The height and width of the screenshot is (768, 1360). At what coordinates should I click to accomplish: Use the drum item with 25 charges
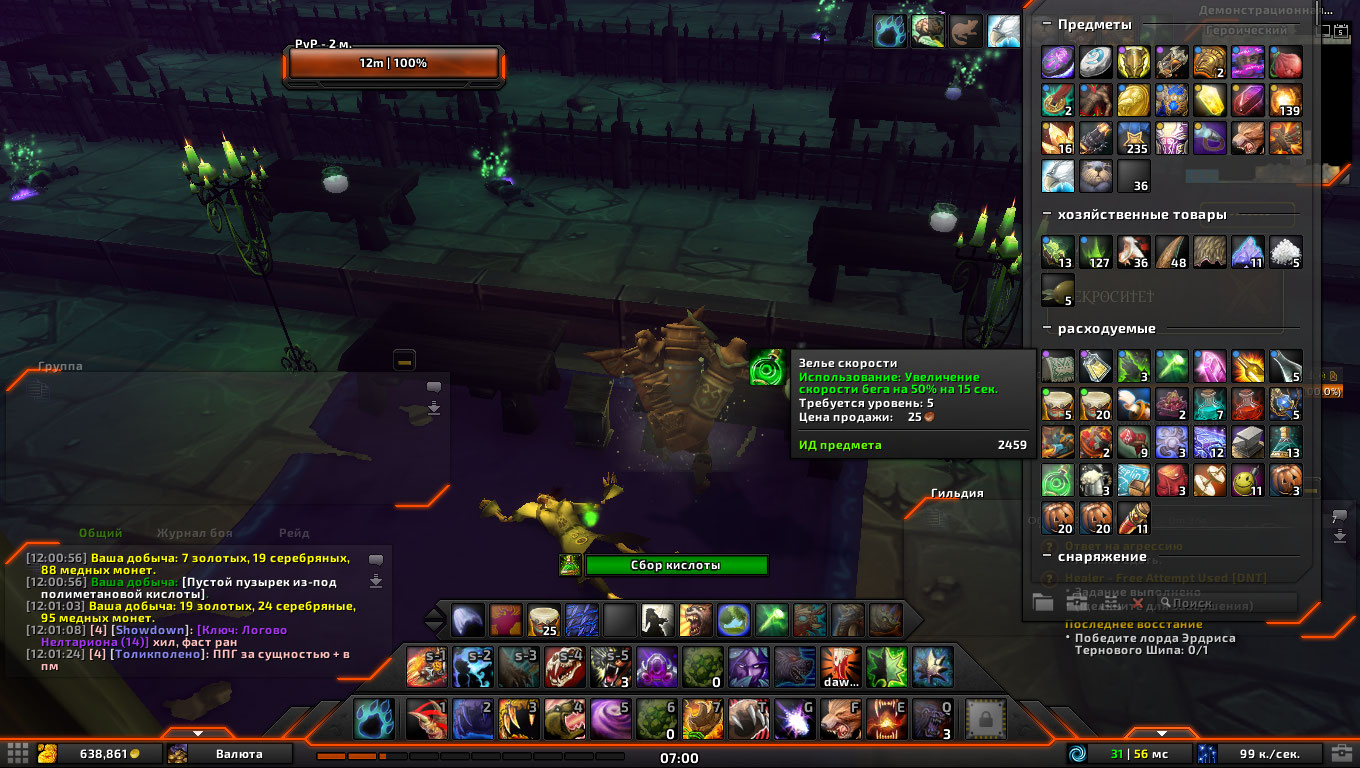pyautogui.click(x=542, y=620)
